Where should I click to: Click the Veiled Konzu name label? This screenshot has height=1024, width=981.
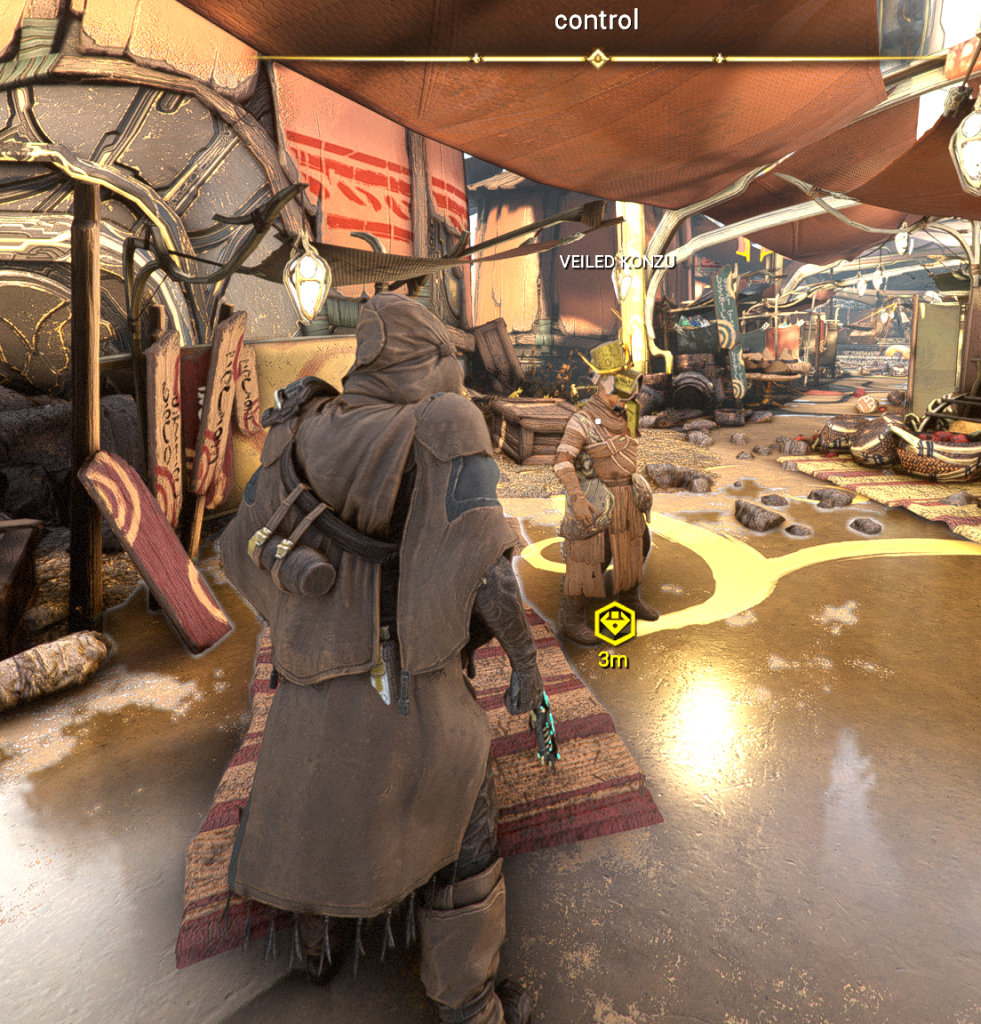(x=617, y=262)
